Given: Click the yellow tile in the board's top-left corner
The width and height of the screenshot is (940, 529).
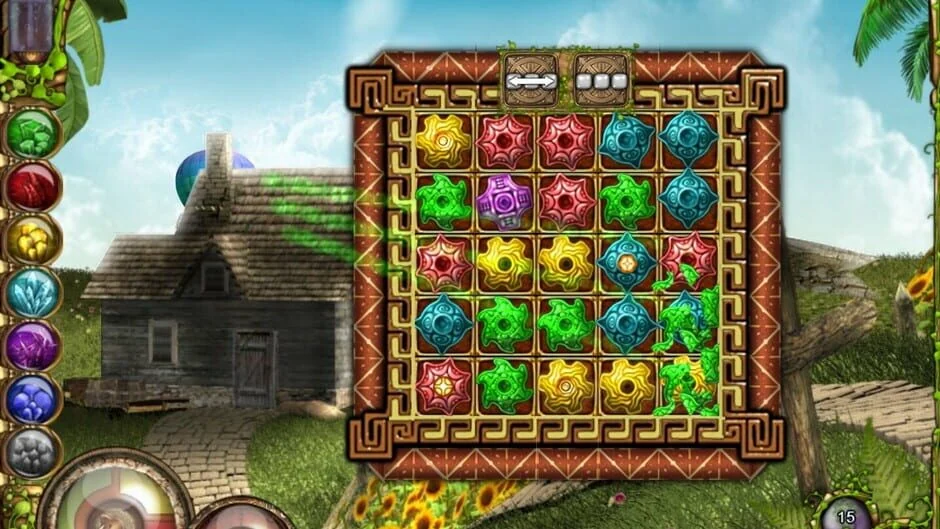Looking at the screenshot, I should coord(442,141).
